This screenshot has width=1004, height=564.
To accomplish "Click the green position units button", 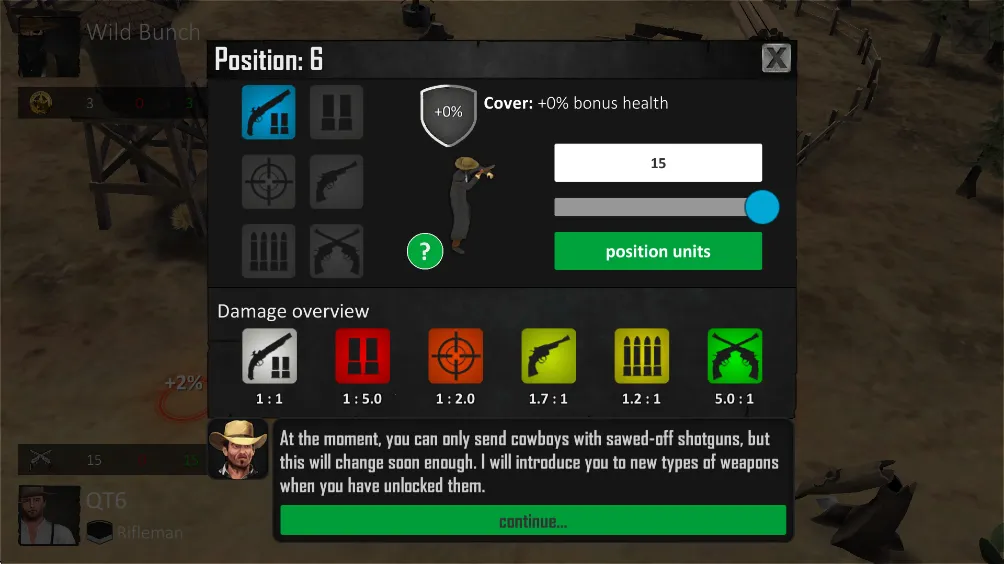I will [658, 252].
